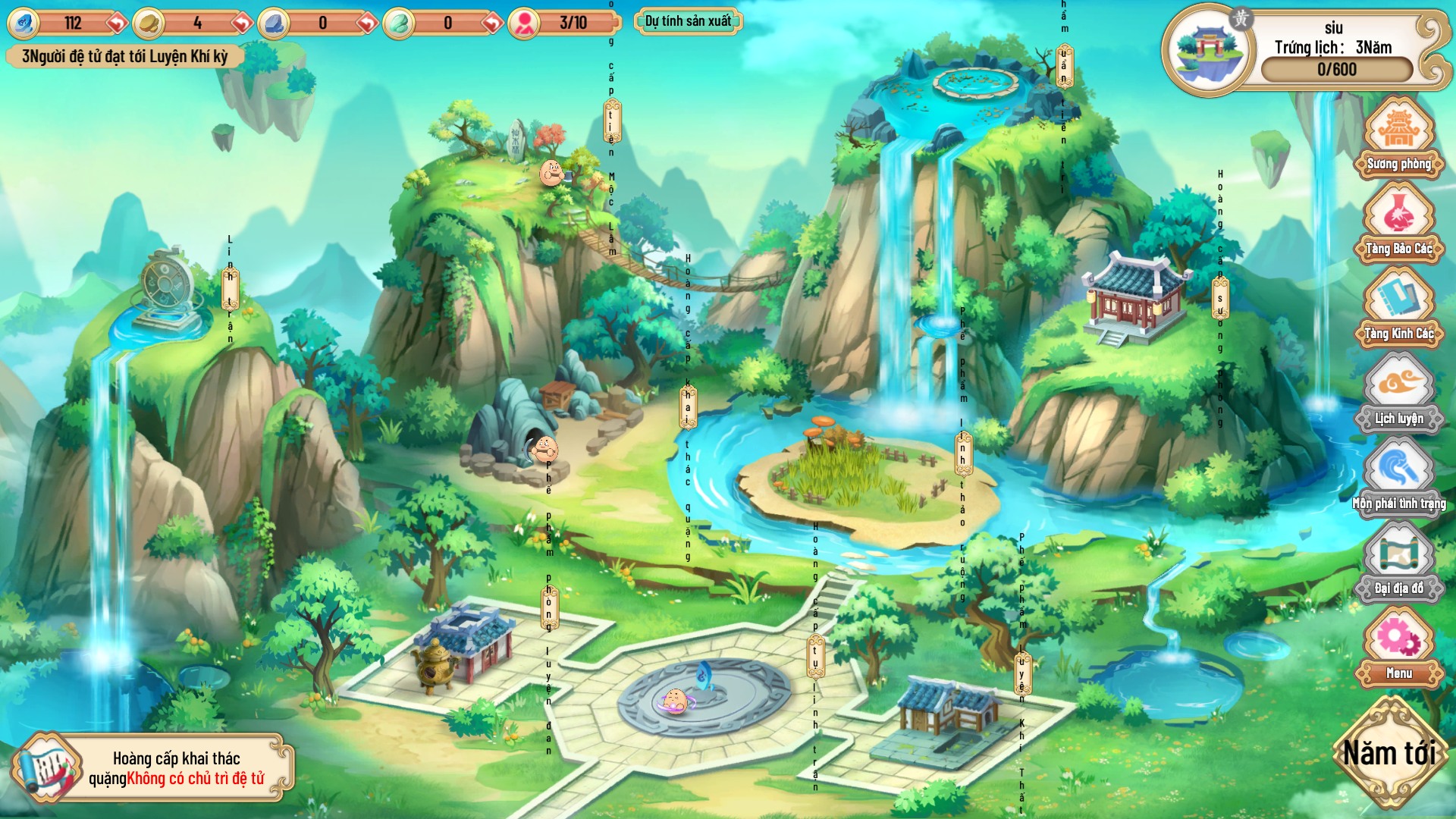1456x819 pixels.
Task: Open Tàng Kinh Các library
Action: (1399, 311)
